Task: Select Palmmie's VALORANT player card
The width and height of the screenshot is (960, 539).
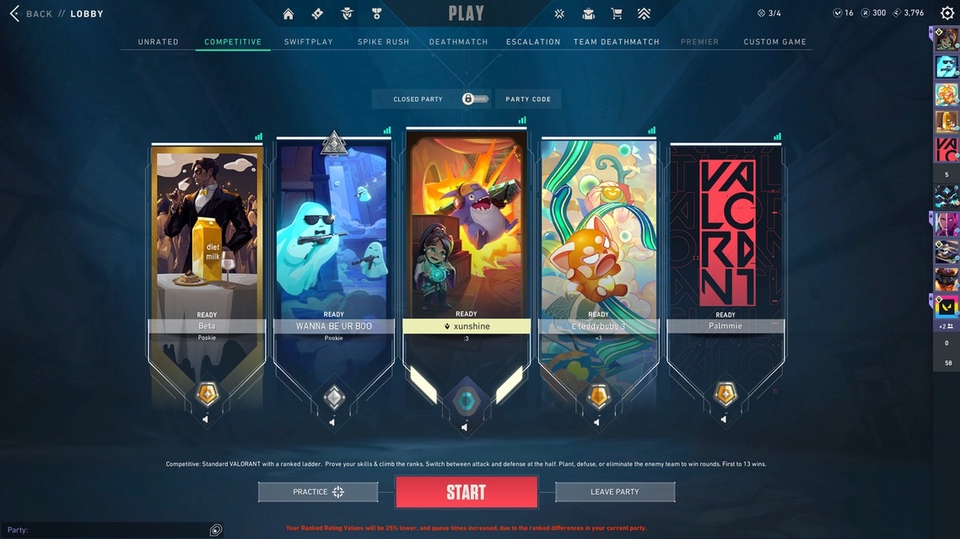Action: coord(726,240)
